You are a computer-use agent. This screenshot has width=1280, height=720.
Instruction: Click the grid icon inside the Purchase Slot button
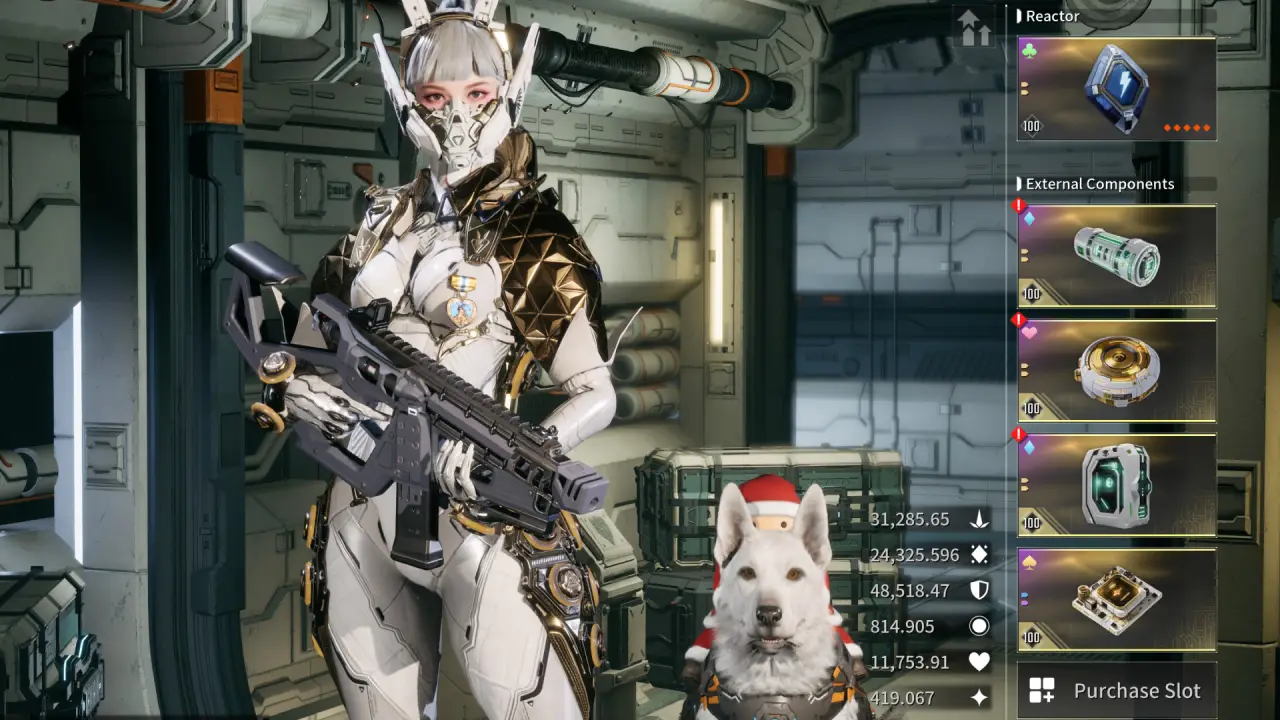click(1040, 690)
